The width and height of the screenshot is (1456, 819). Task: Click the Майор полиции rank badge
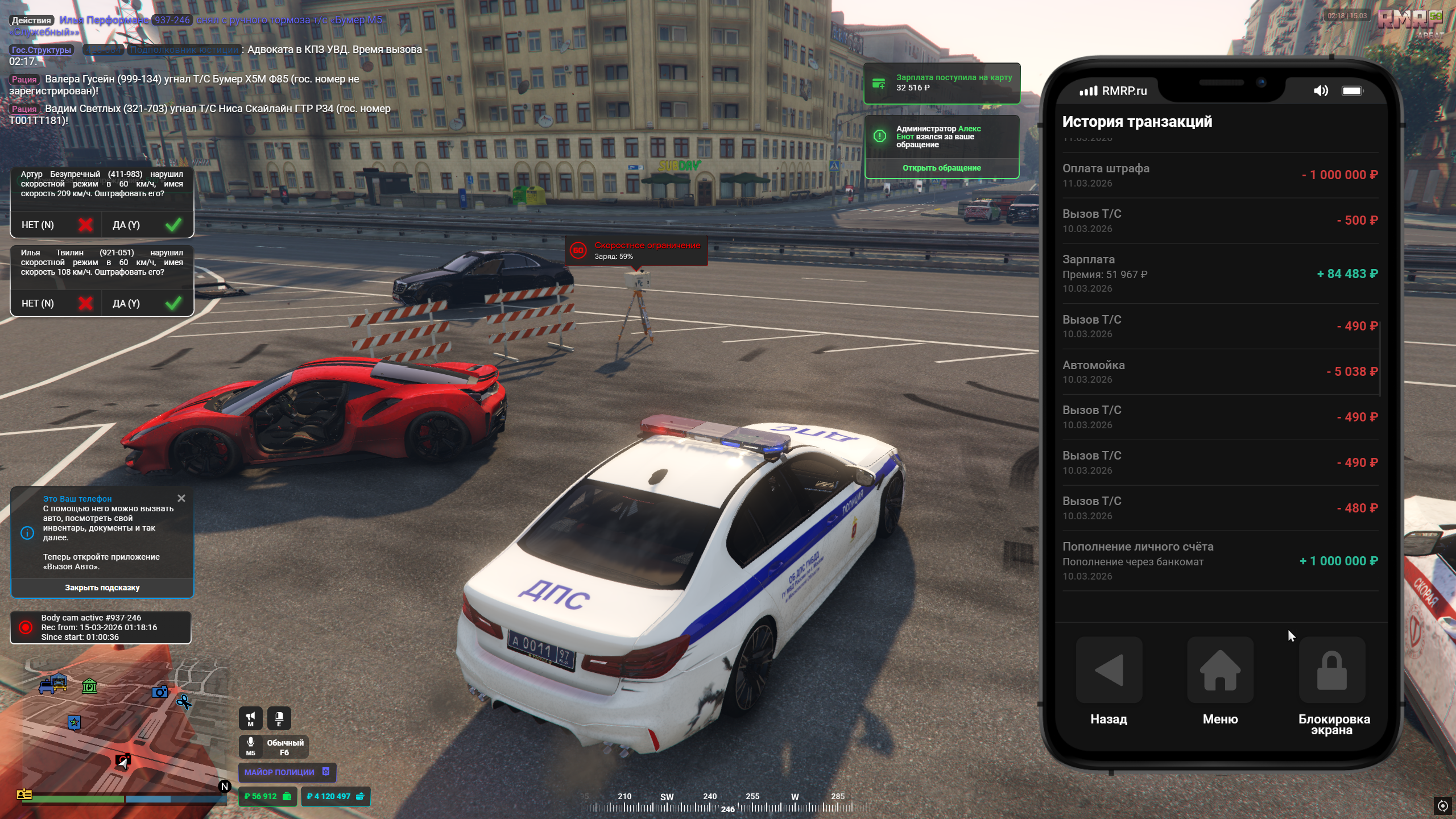click(x=287, y=772)
